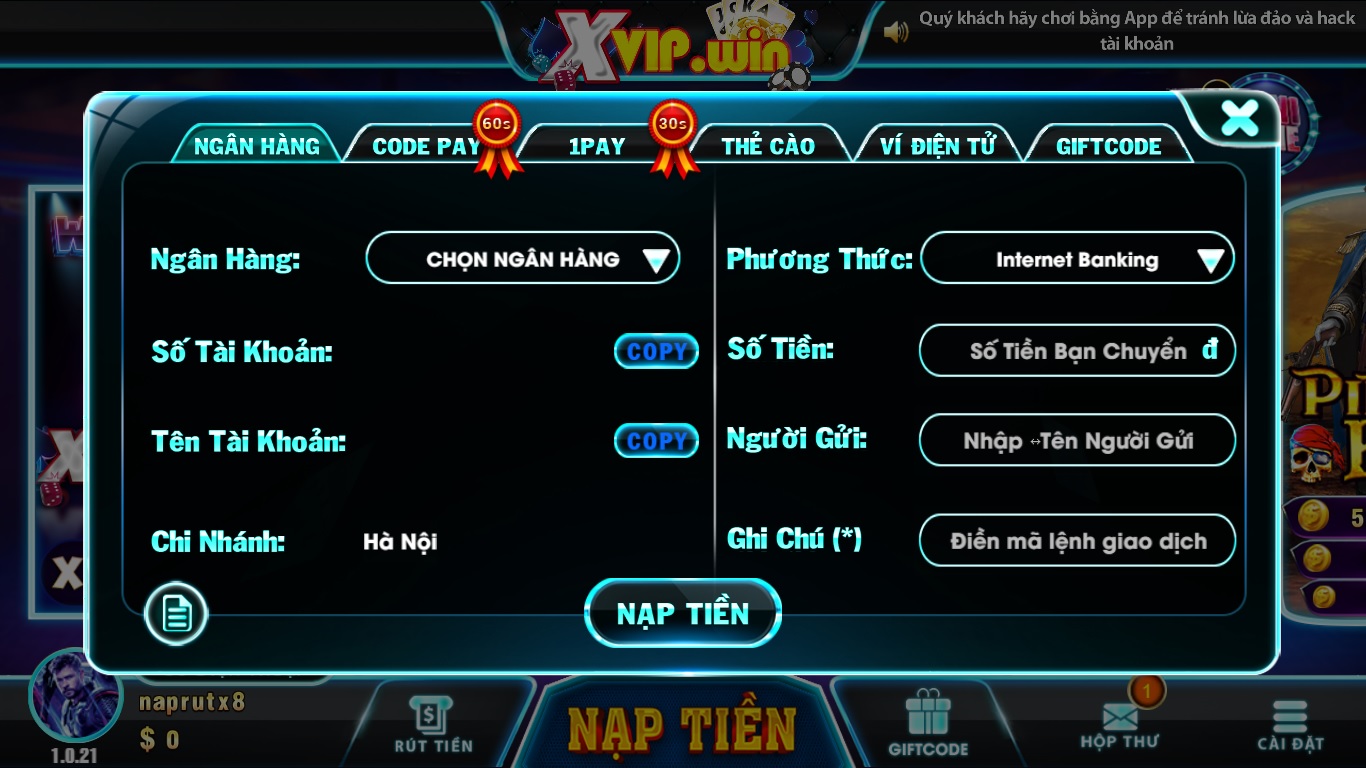Click the Số Tiền amount input field

[1076, 350]
